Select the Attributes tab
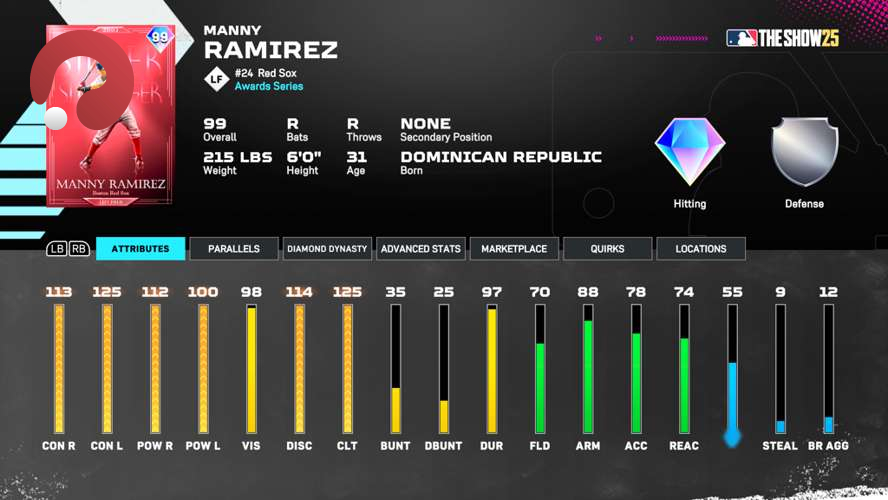 point(140,249)
